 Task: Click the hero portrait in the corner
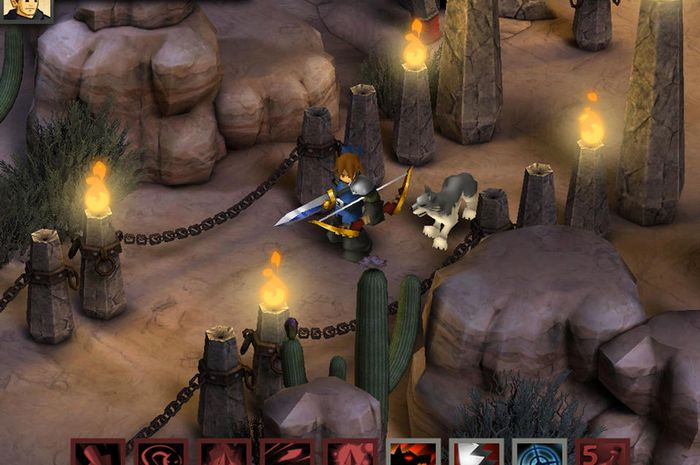[26, 10]
